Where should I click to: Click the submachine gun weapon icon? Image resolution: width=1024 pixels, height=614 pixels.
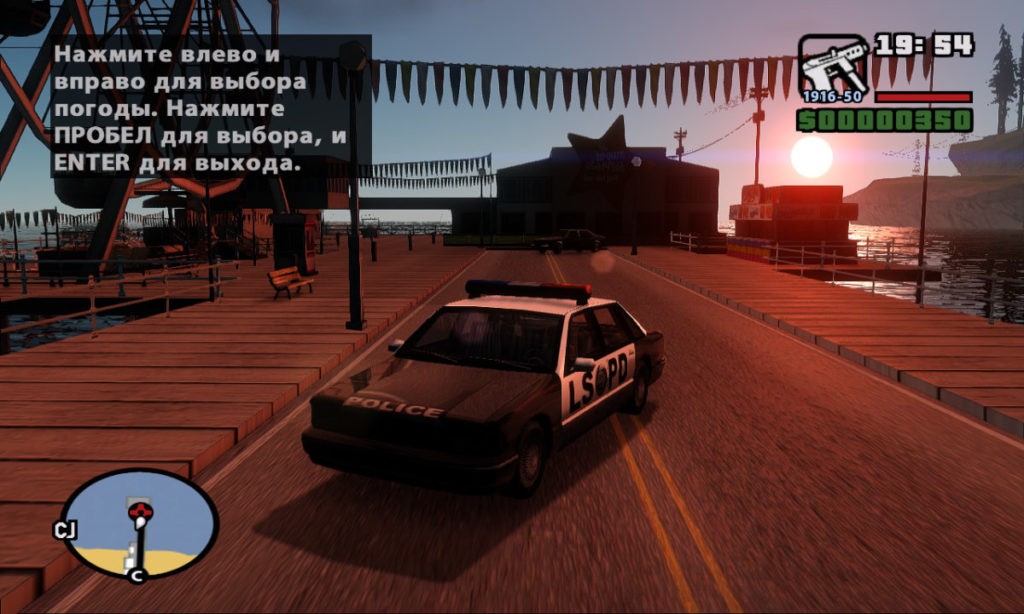coord(833,68)
